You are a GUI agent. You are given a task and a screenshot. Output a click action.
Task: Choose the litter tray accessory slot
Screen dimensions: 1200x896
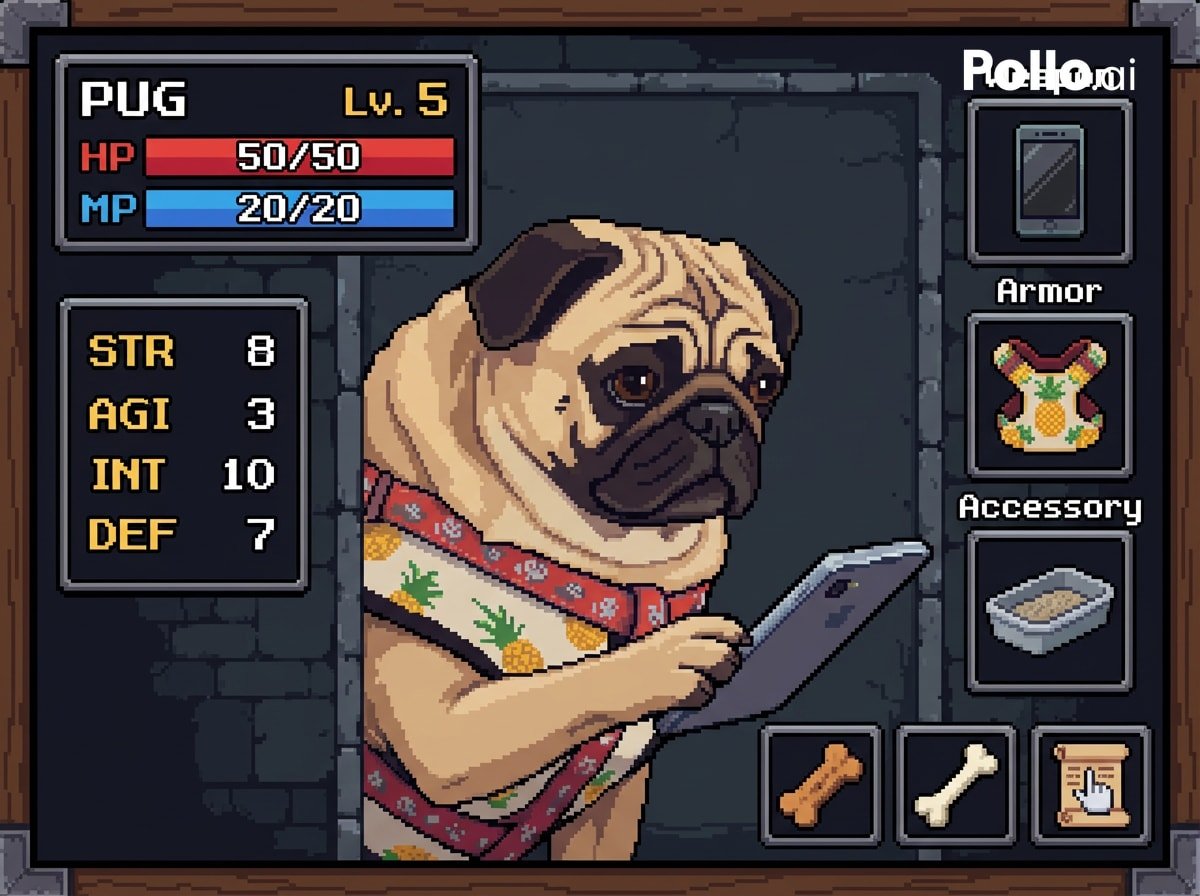[x=1049, y=611]
